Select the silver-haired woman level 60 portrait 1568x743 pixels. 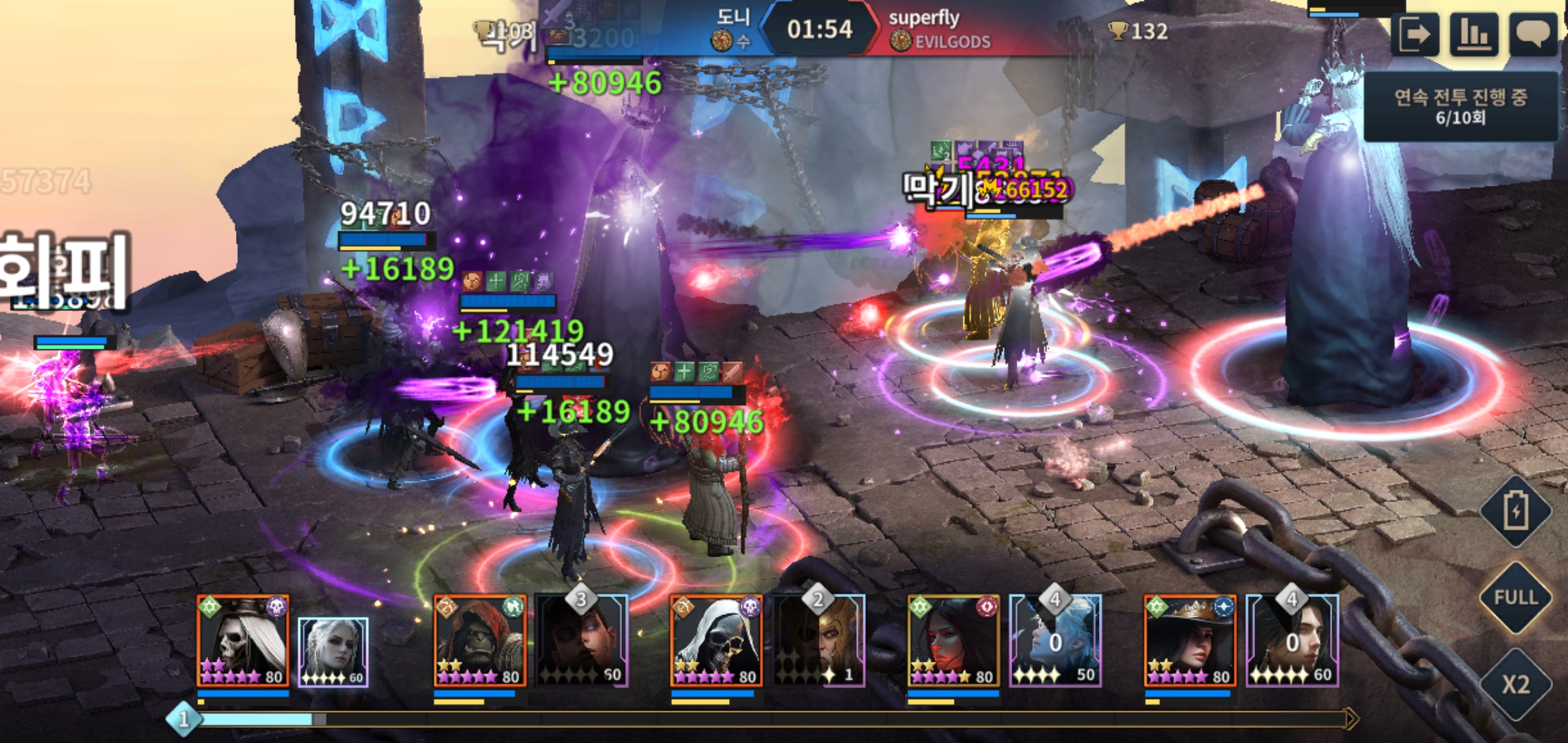tap(334, 652)
